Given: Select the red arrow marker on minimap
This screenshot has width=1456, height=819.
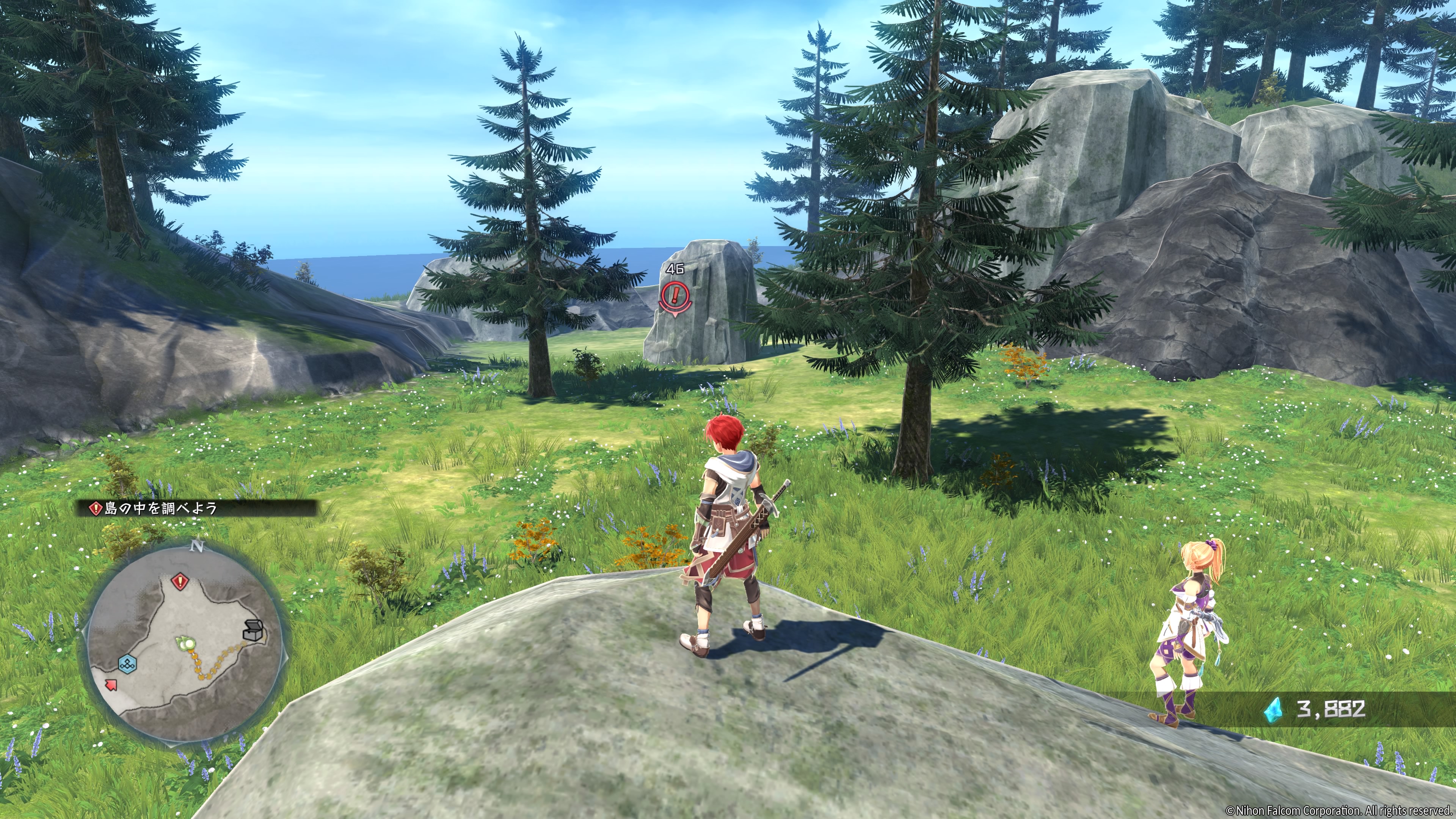Looking at the screenshot, I should [111, 685].
